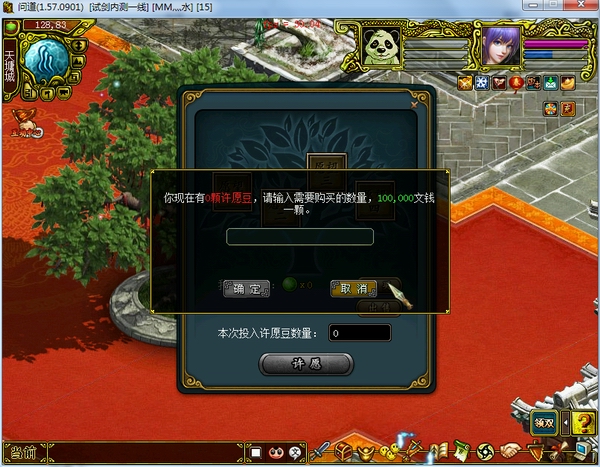Focus the bean quantity input field

[299, 237]
